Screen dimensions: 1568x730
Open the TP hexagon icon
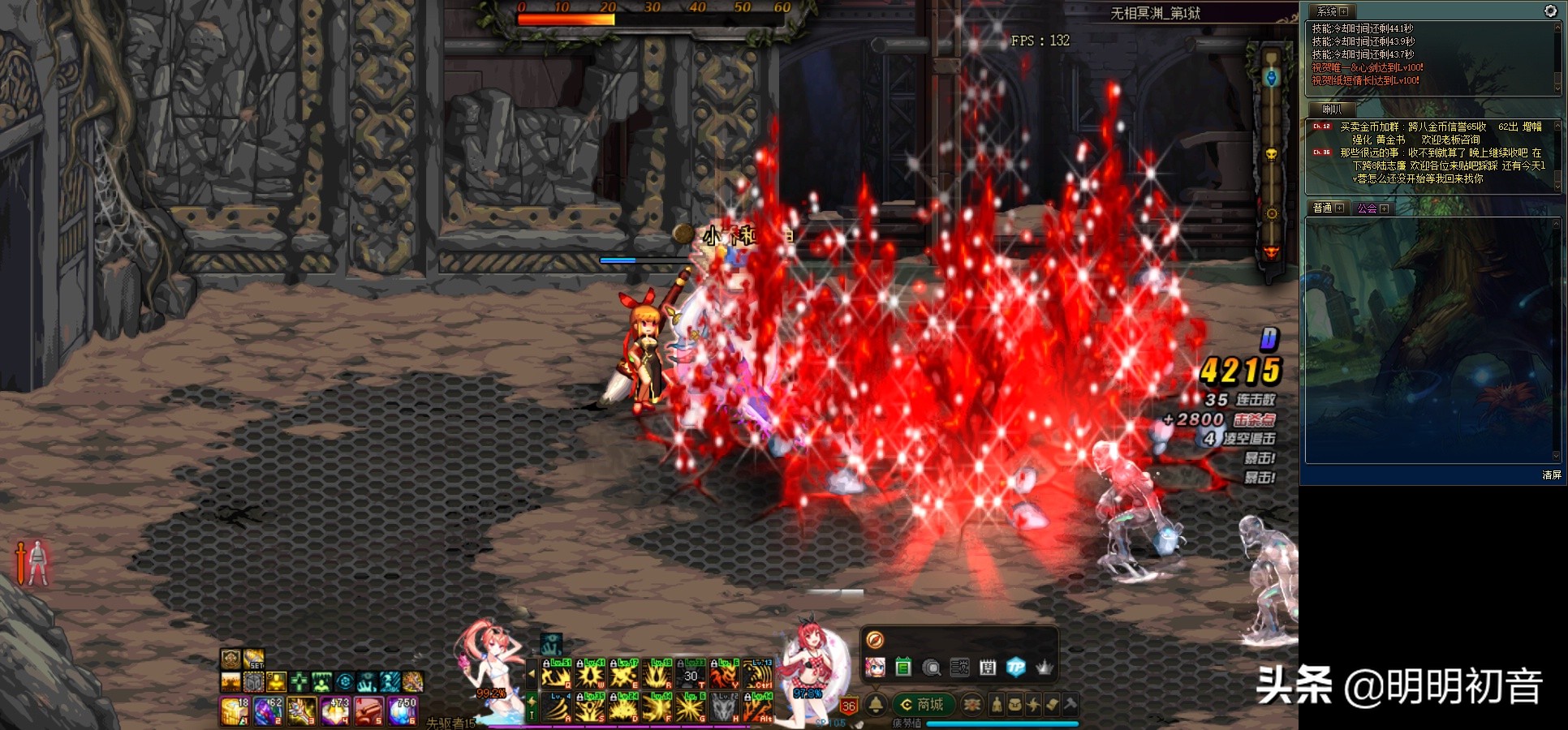(1015, 668)
